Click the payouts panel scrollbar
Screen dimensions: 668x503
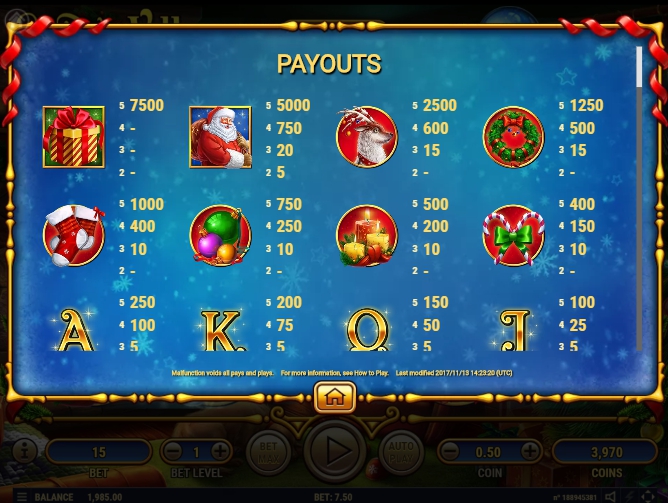click(638, 66)
